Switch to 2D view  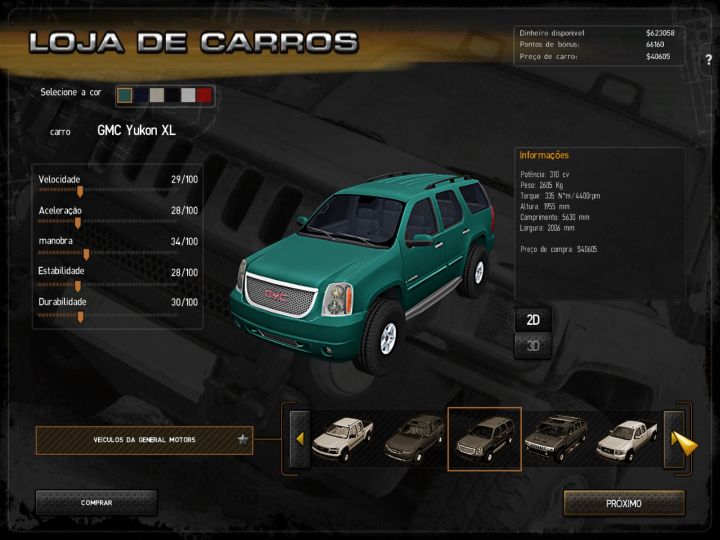534,320
